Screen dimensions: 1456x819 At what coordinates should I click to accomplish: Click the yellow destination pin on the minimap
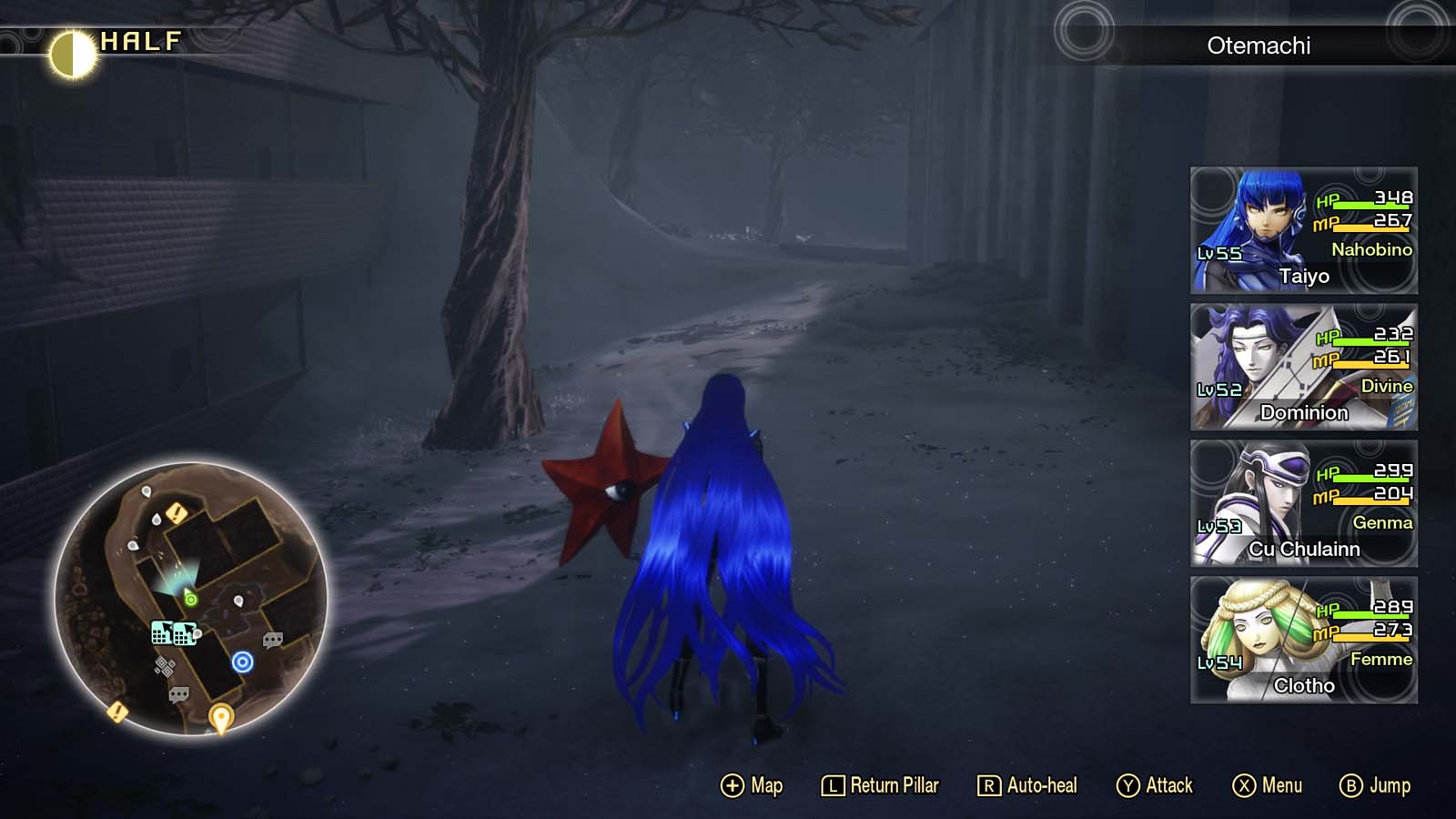pyautogui.click(x=220, y=716)
